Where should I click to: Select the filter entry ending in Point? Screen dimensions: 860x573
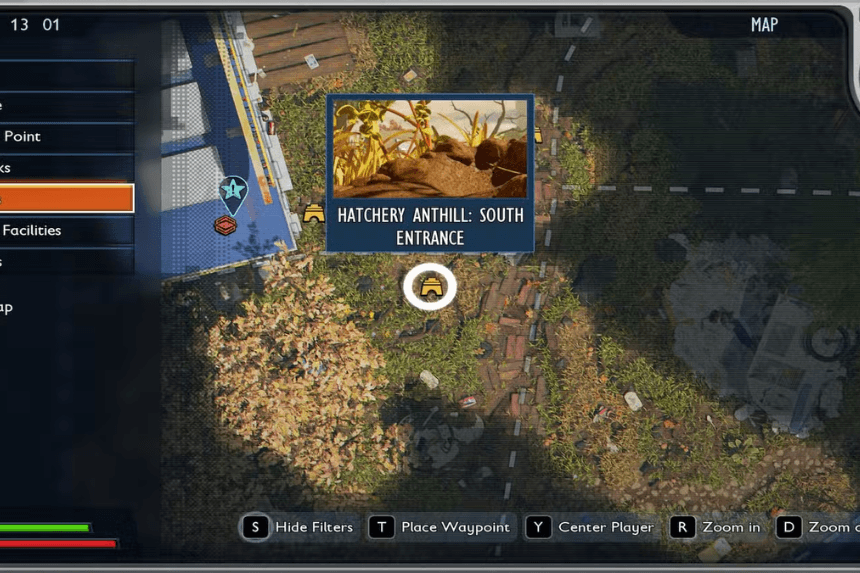(x=65, y=136)
